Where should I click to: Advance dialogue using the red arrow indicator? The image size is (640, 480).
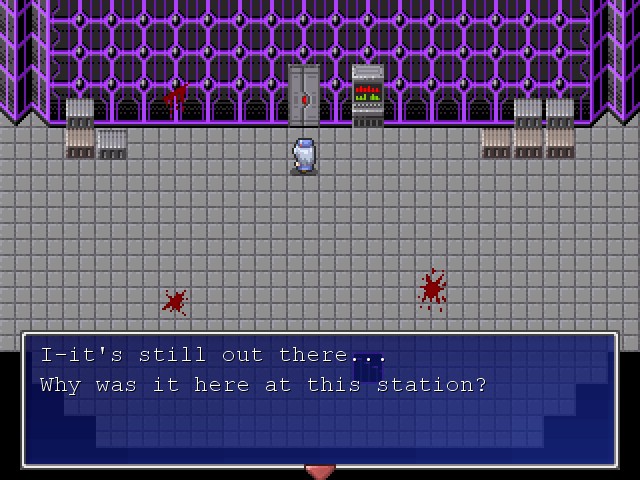pos(320,472)
